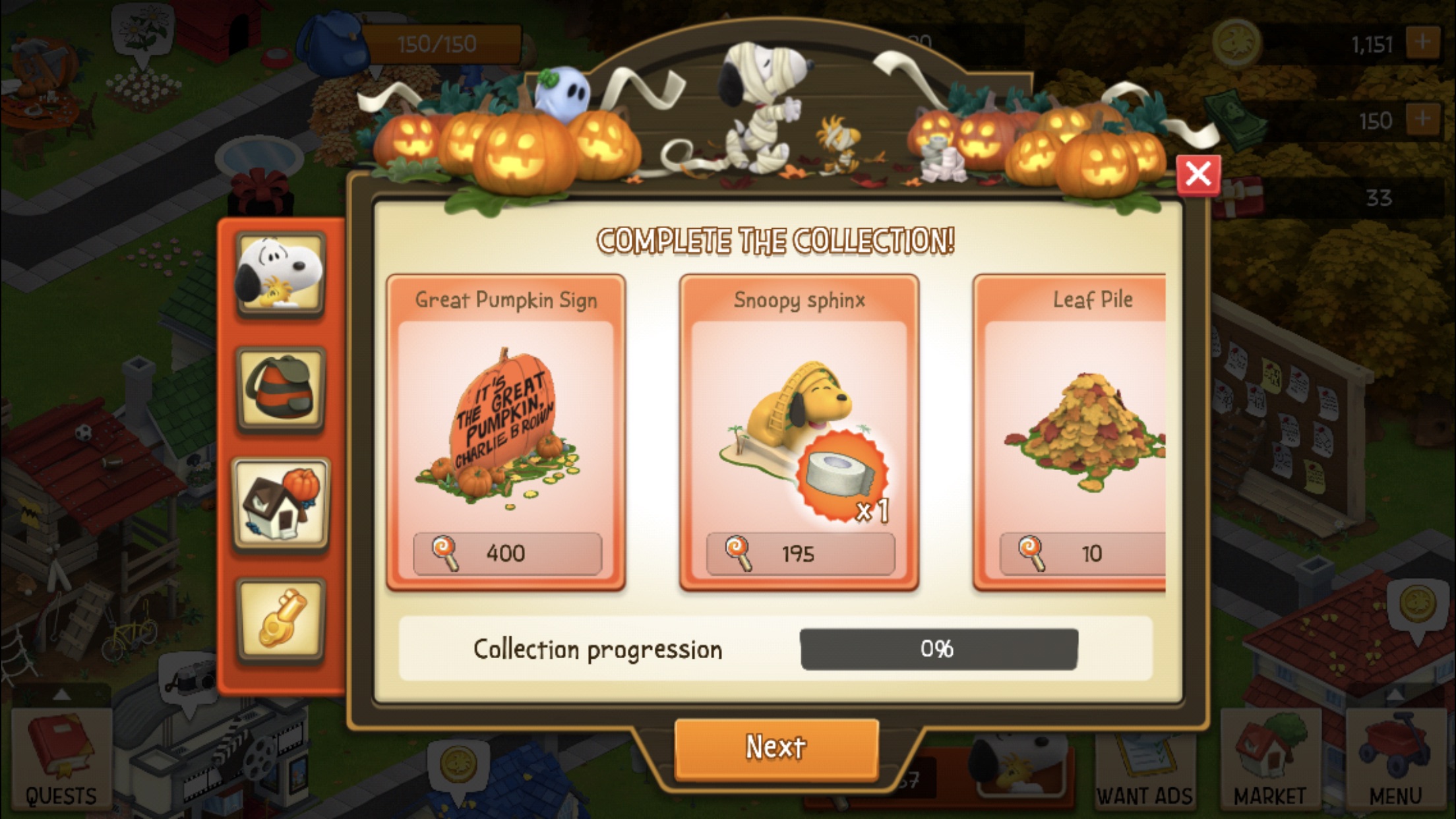Buy more dollar bills with the plus button
Image resolution: width=1456 pixels, height=819 pixels.
(1422, 120)
